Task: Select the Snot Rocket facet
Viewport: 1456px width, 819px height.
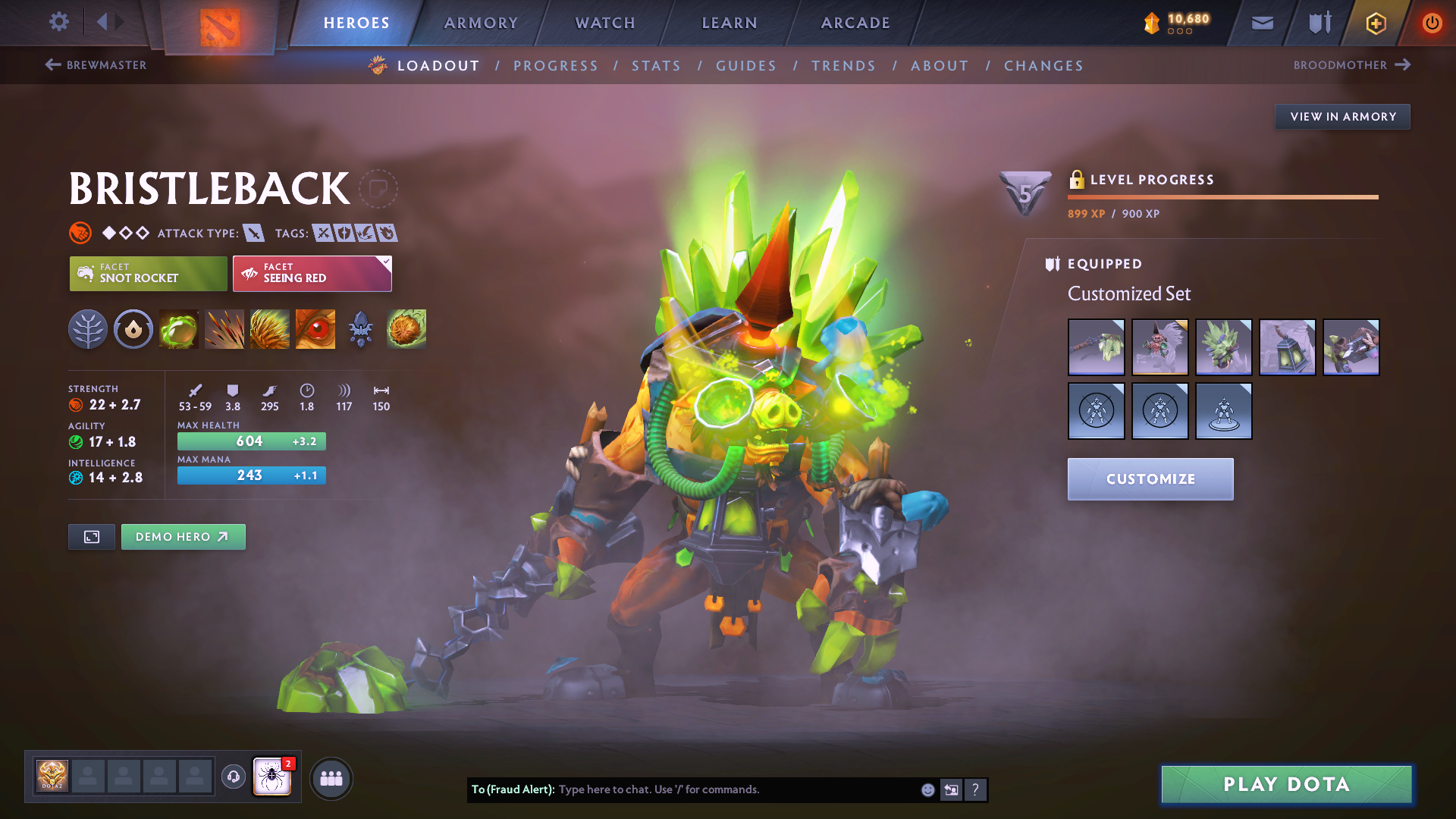Action: click(149, 274)
